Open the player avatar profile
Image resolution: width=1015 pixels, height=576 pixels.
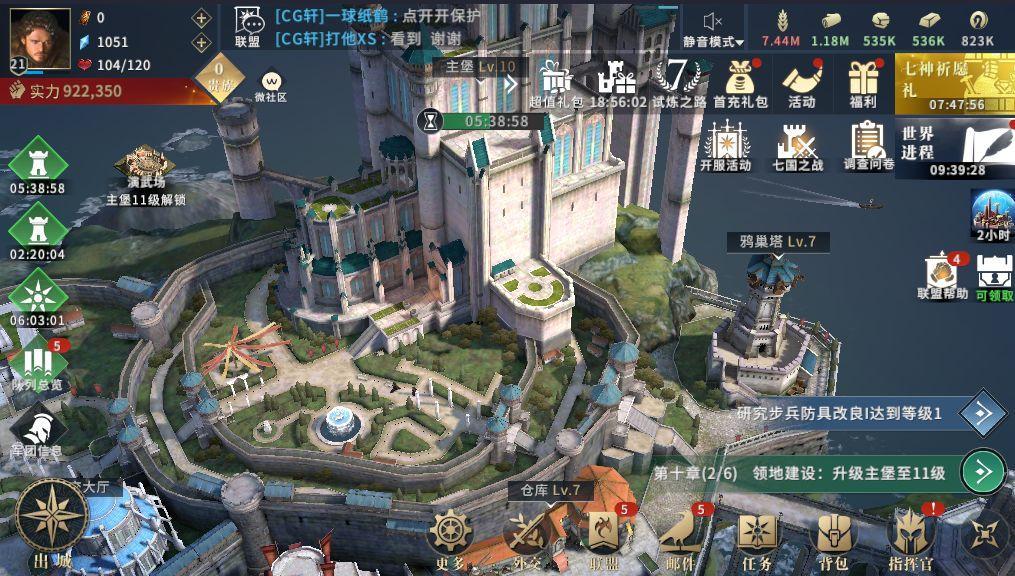click(40, 38)
